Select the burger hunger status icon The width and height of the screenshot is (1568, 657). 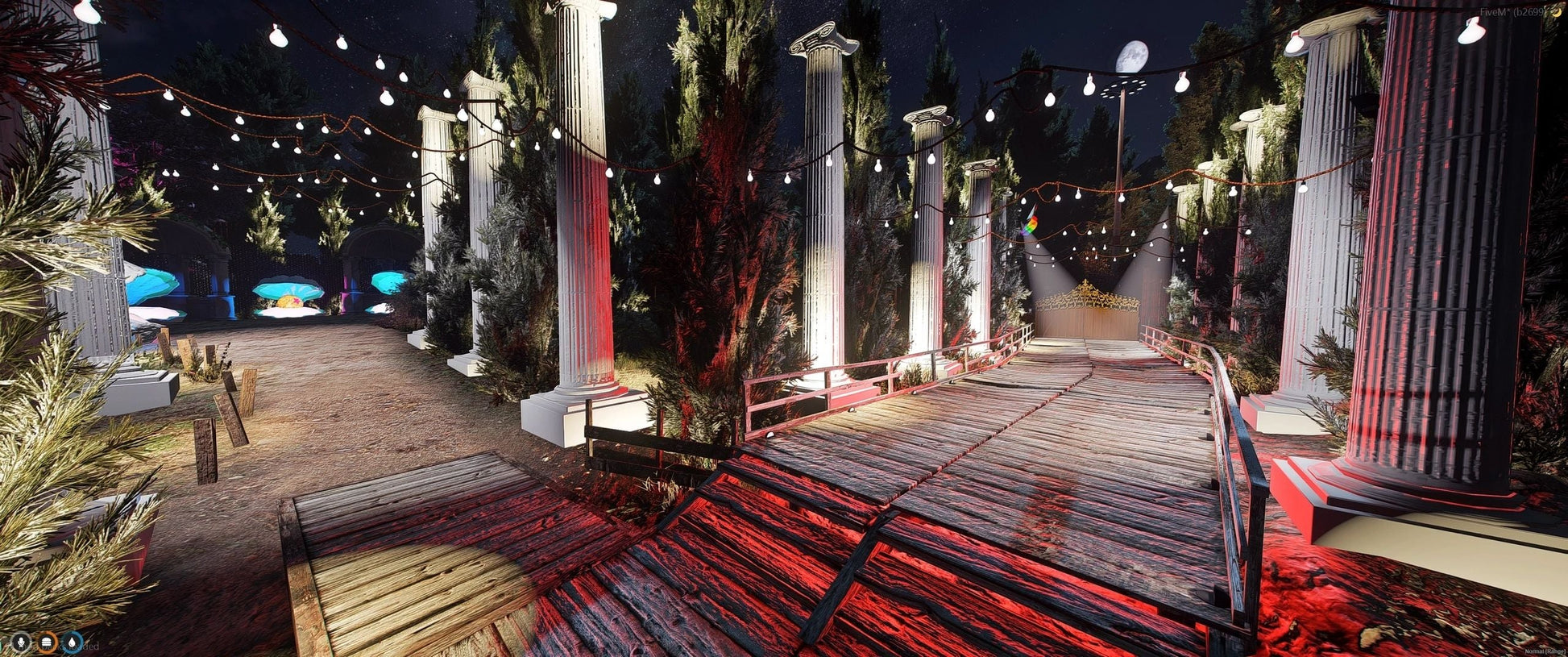(x=47, y=642)
